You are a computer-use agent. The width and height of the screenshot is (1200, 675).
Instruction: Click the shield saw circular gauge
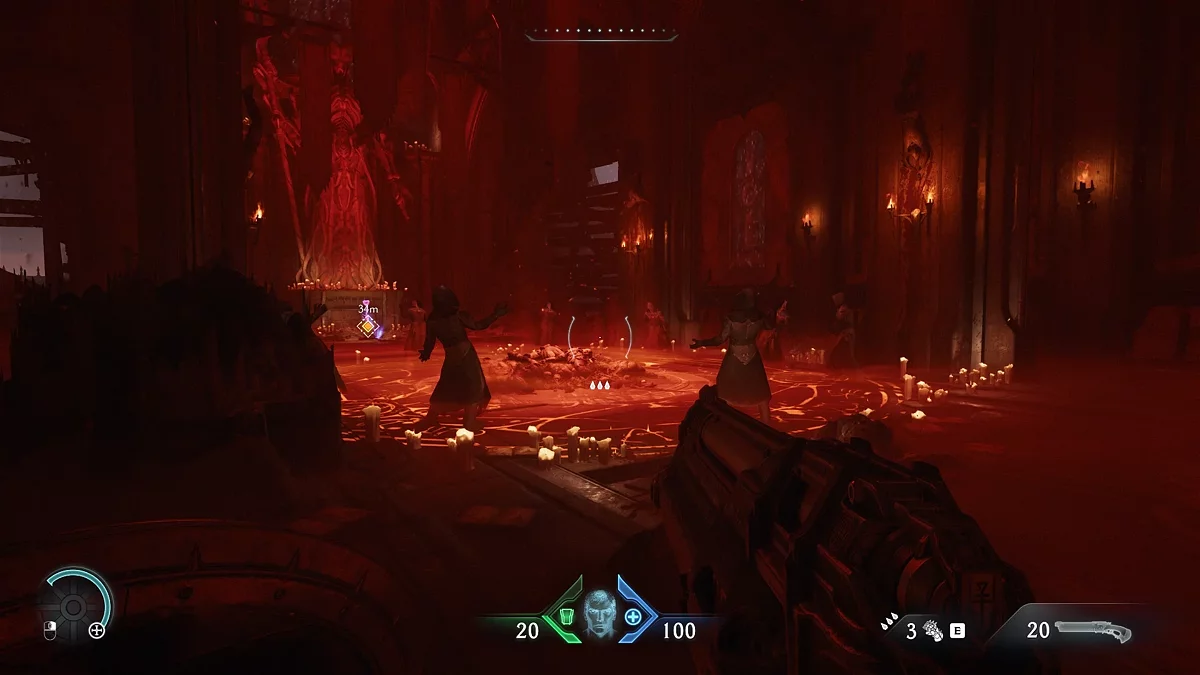(x=74, y=605)
